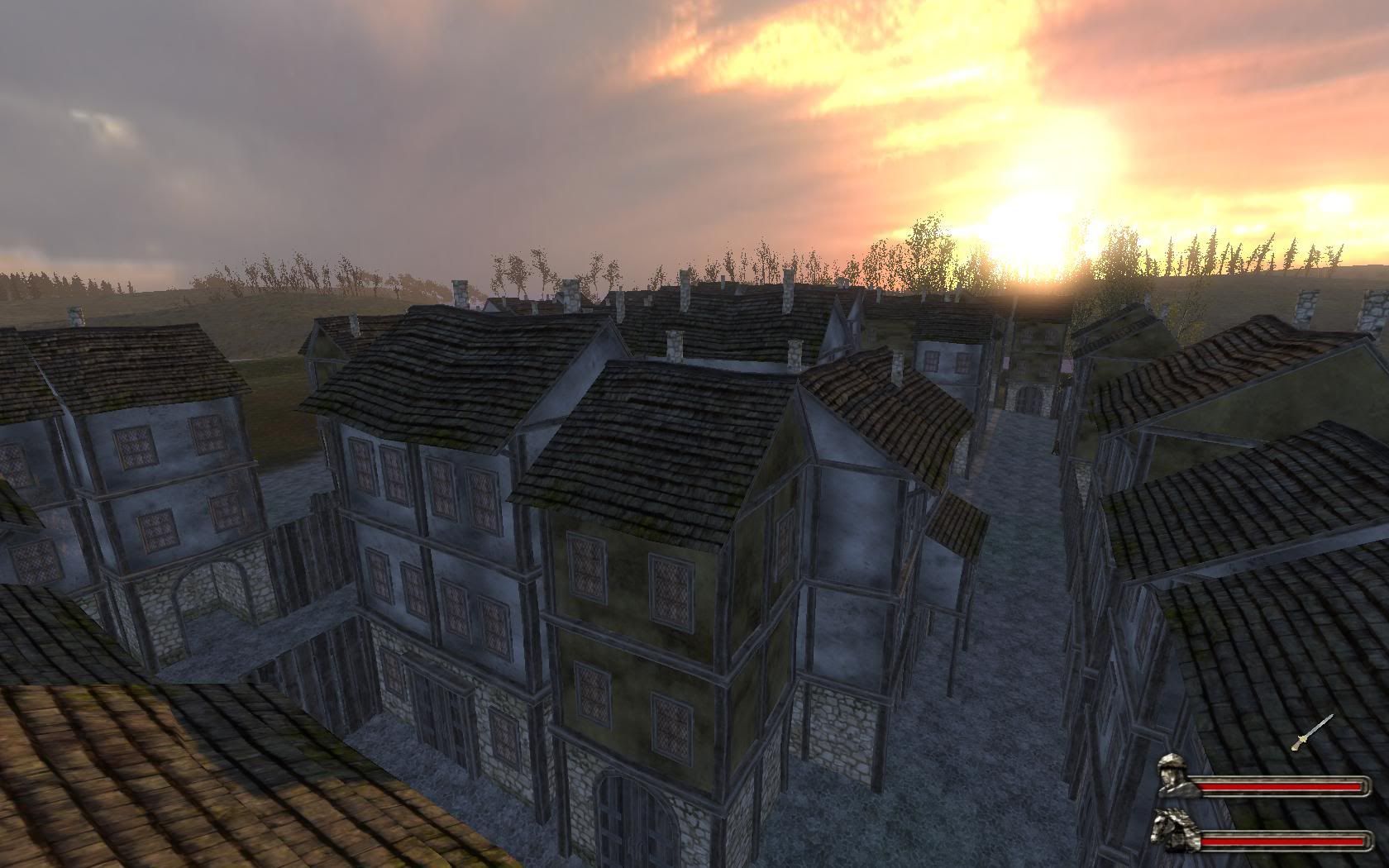This screenshot has height=868, width=1389.
Task: Click the equipped sword weapon icon
Action: 1311,732
